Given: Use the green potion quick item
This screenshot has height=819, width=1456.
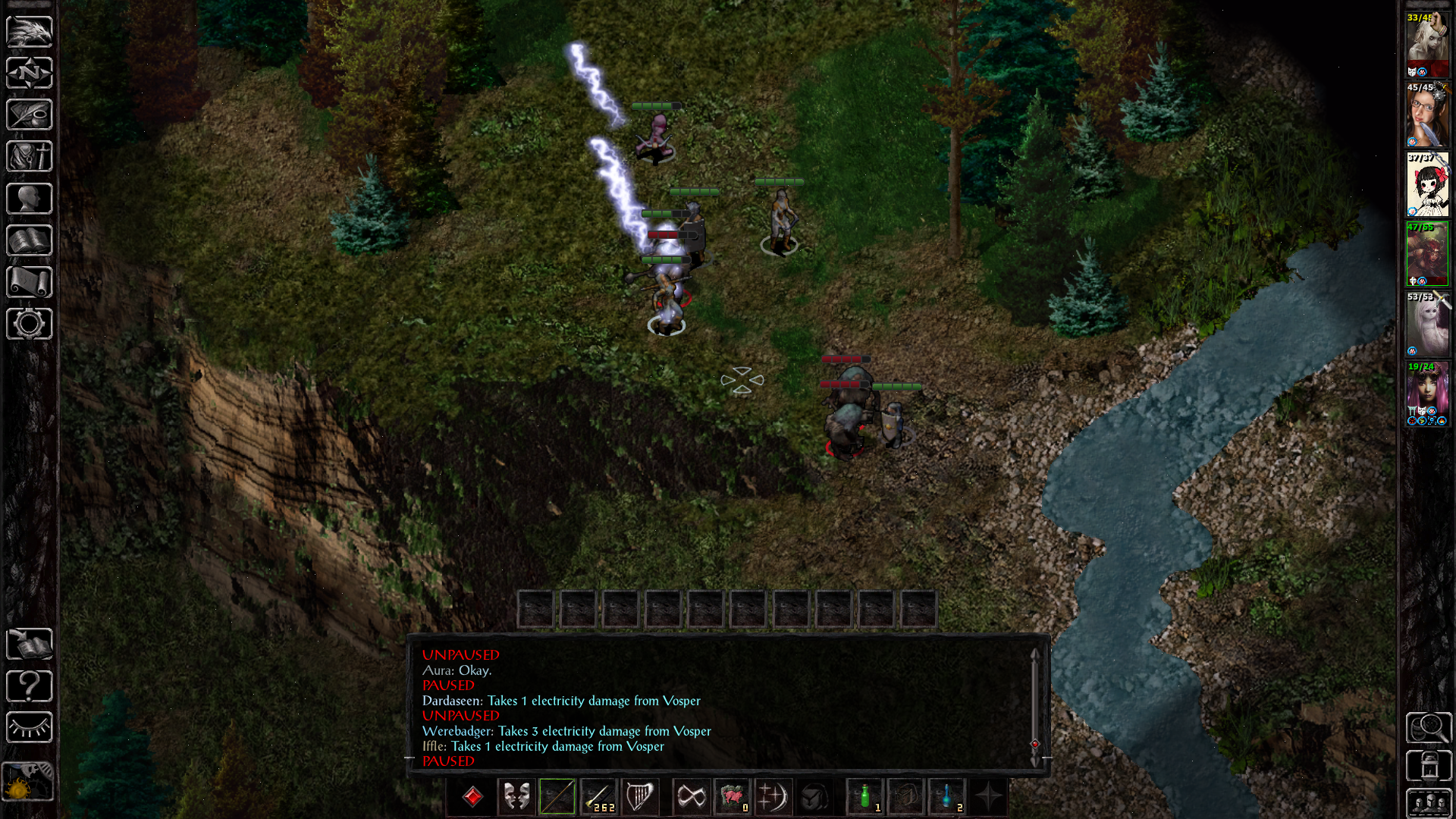Looking at the screenshot, I should (865, 797).
